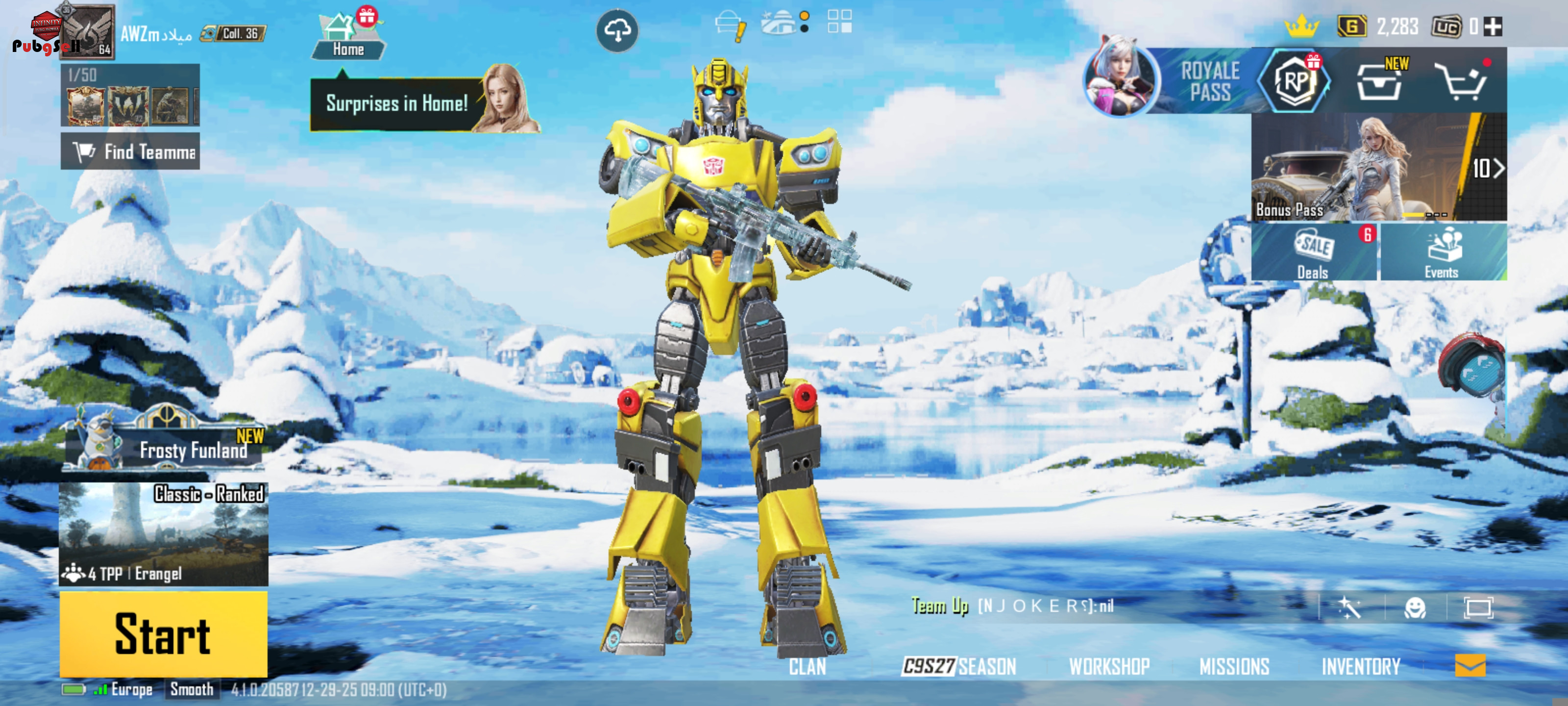This screenshot has width=1568, height=706.
Task: Open the cloud download icon
Action: (x=616, y=30)
